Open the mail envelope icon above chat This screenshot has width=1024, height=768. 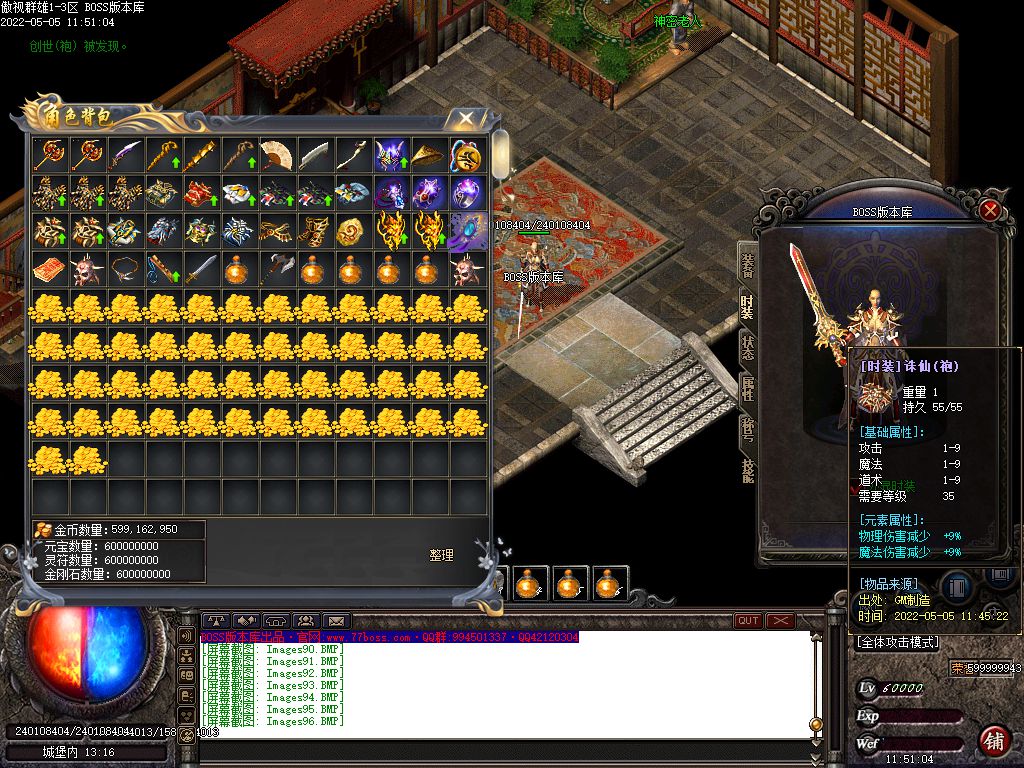tap(335, 621)
